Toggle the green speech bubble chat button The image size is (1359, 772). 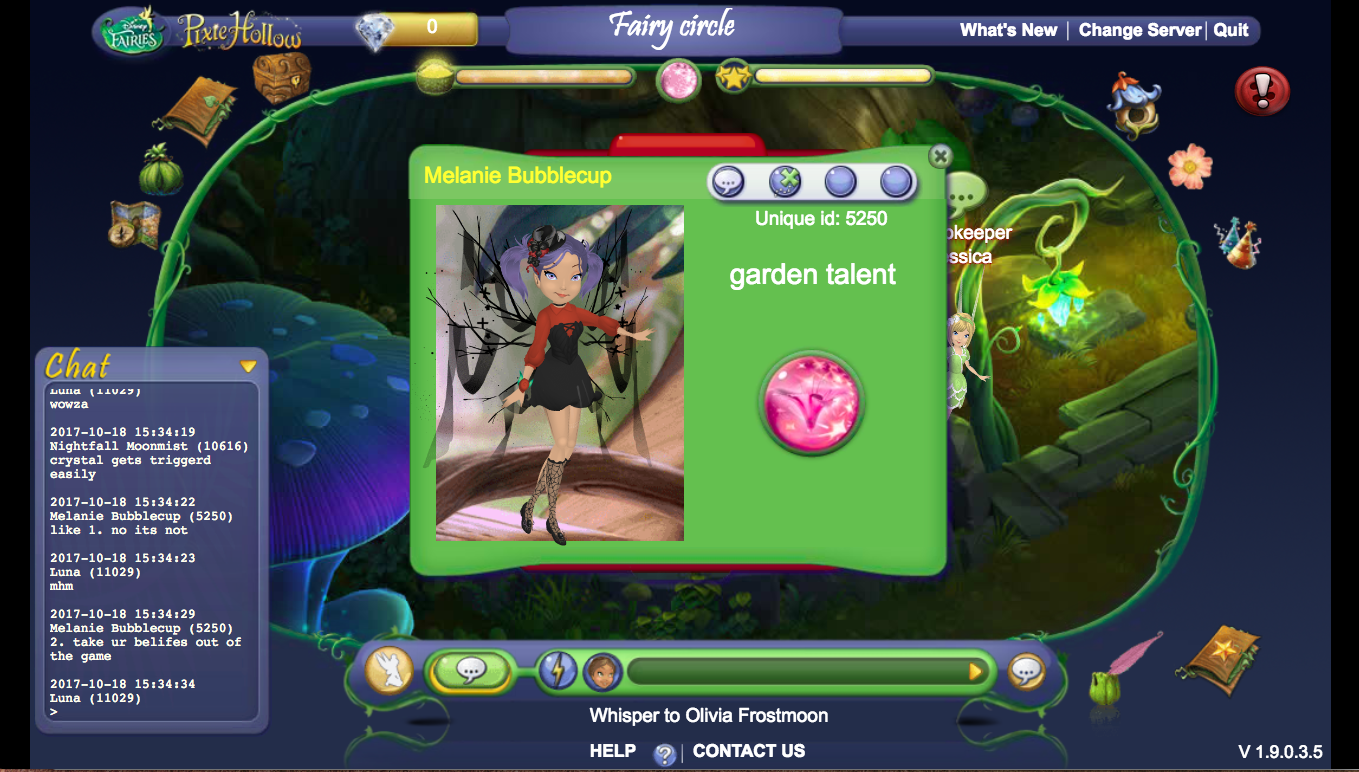(x=470, y=671)
